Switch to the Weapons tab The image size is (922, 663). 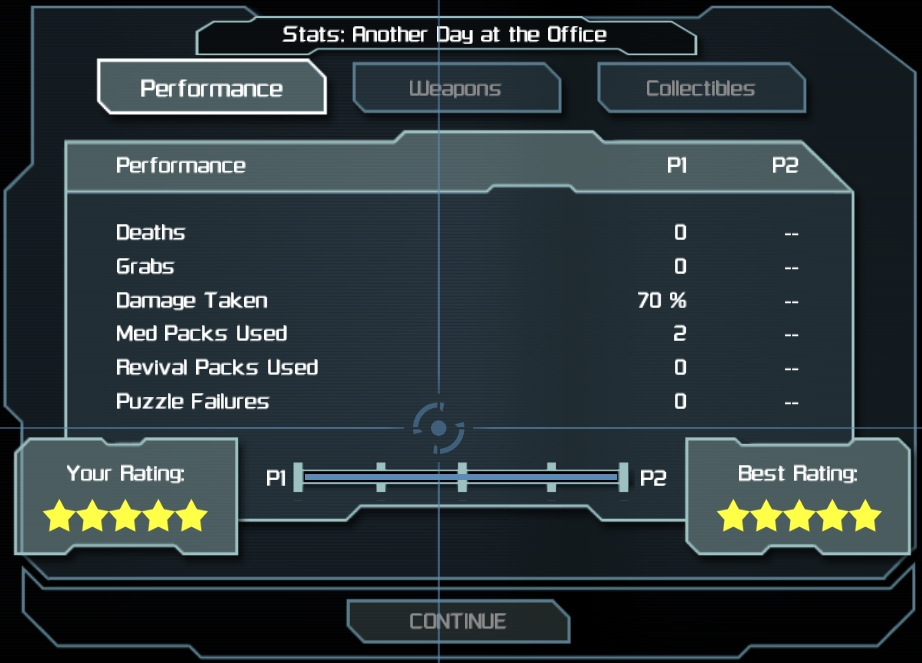(456, 89)
